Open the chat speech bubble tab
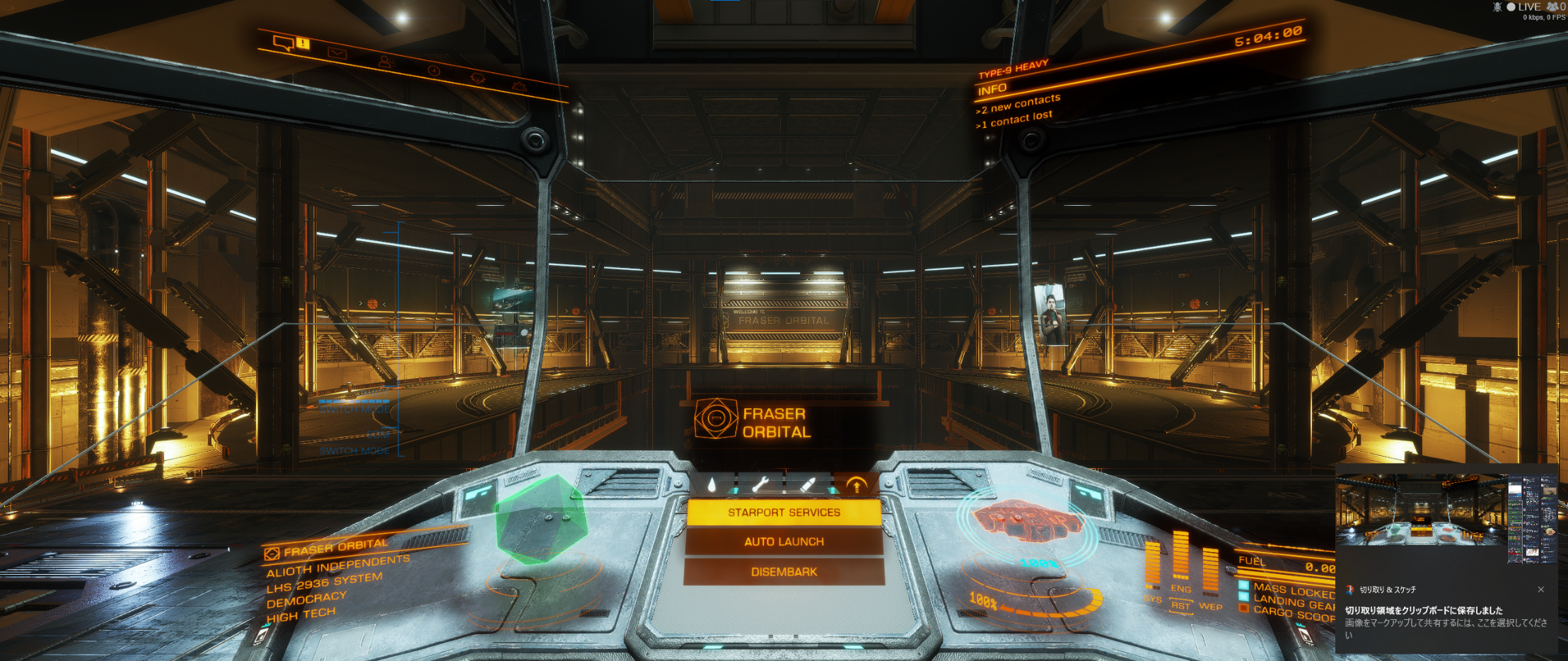 (x=284, y=43)
